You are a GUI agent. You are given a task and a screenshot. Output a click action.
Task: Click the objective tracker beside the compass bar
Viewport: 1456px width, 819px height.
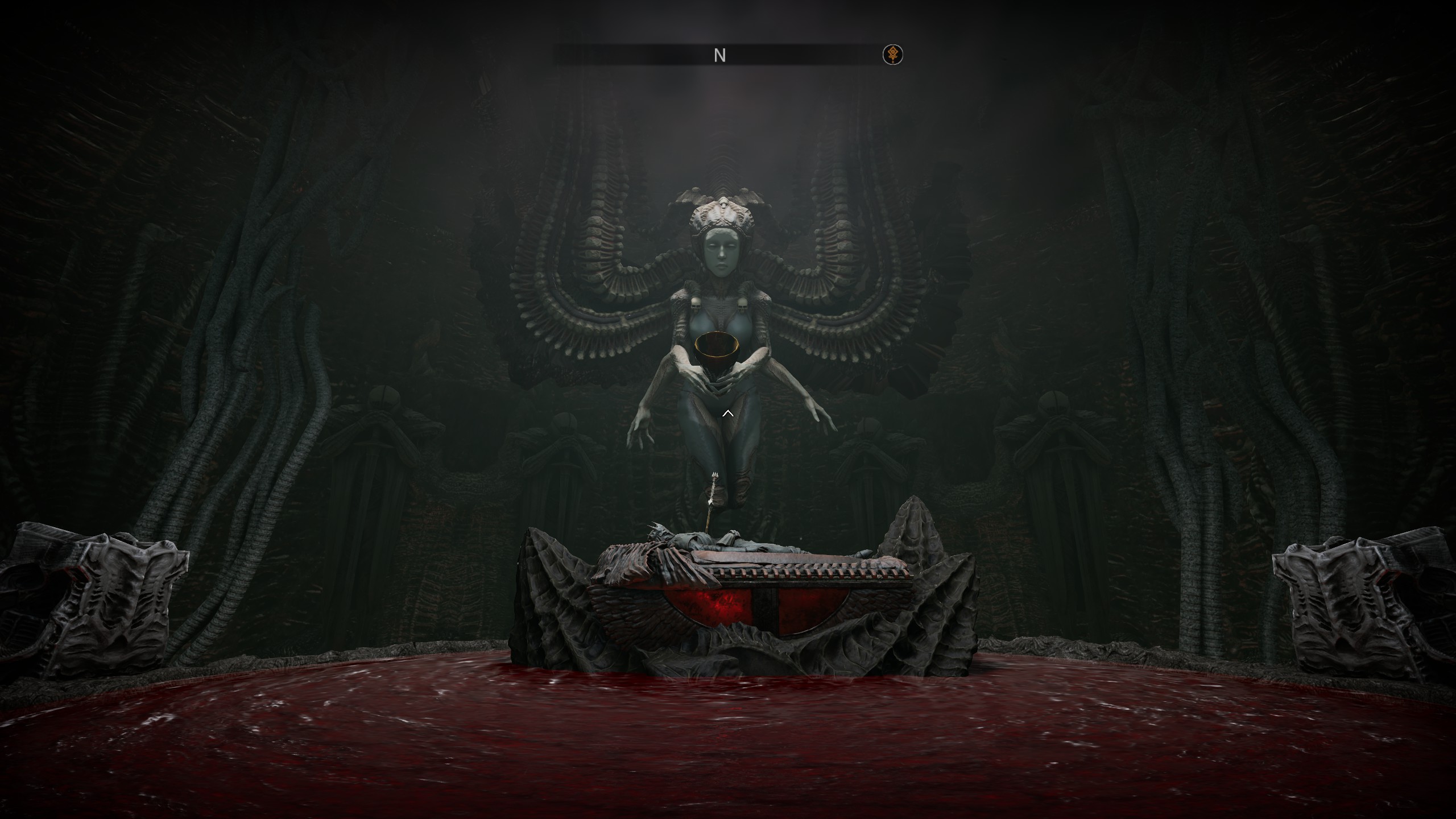point(892,55)
